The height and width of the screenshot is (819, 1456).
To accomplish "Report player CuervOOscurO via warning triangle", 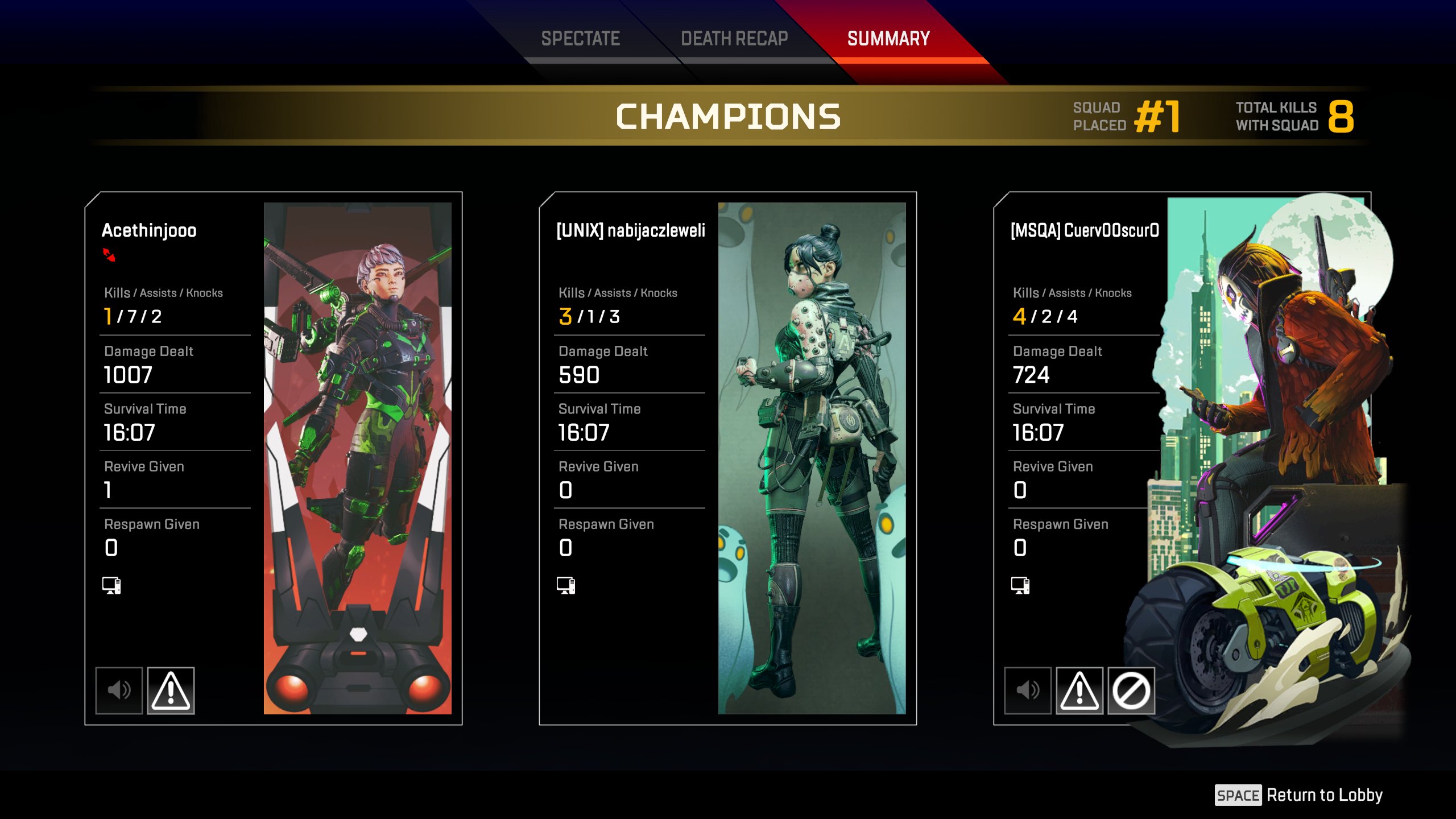I will pyautogui.click(x=1079, y=690).
